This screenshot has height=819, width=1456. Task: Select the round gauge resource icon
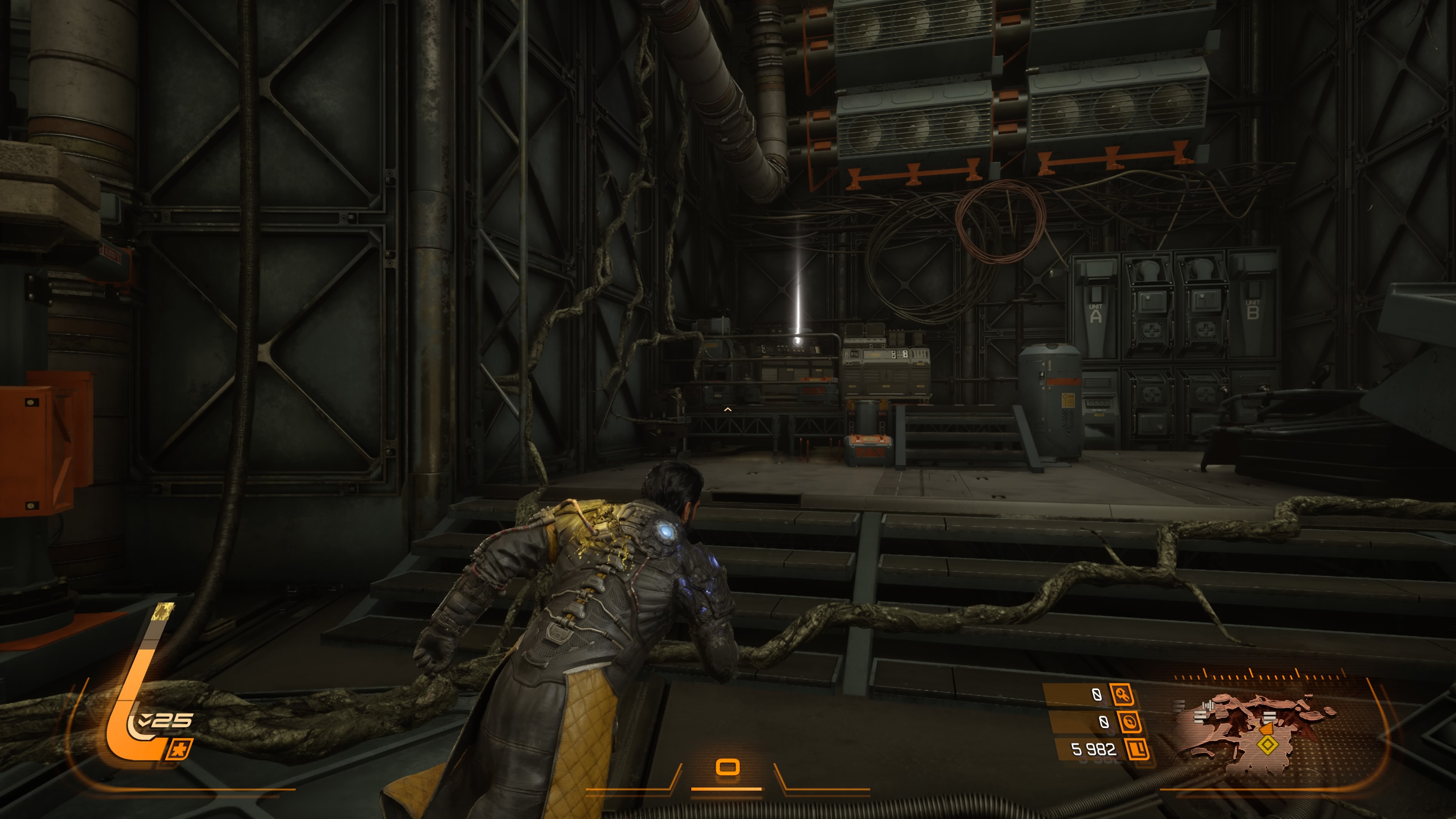[x=1129, y=722]
